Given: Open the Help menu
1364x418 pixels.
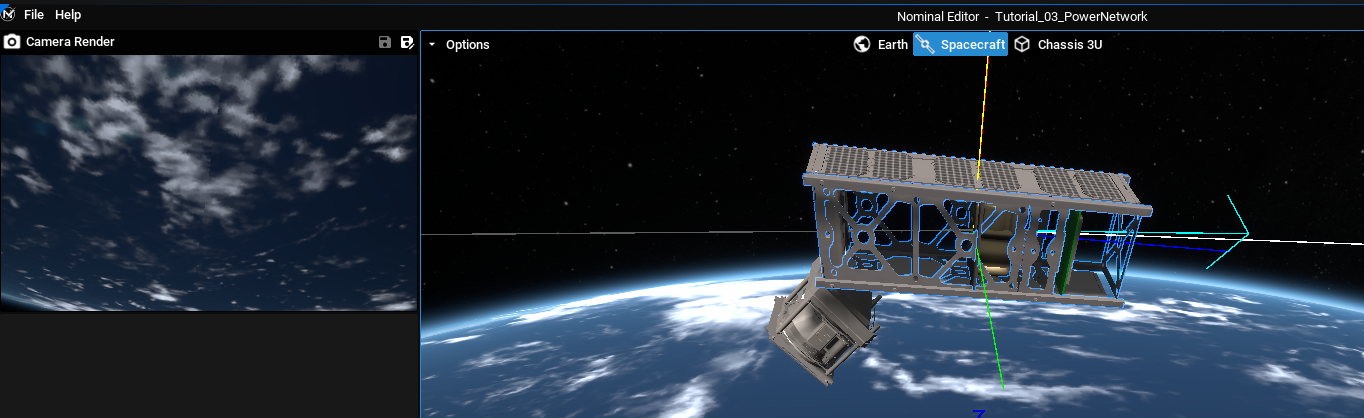Looking at the screenshot, I should (68, 15).
